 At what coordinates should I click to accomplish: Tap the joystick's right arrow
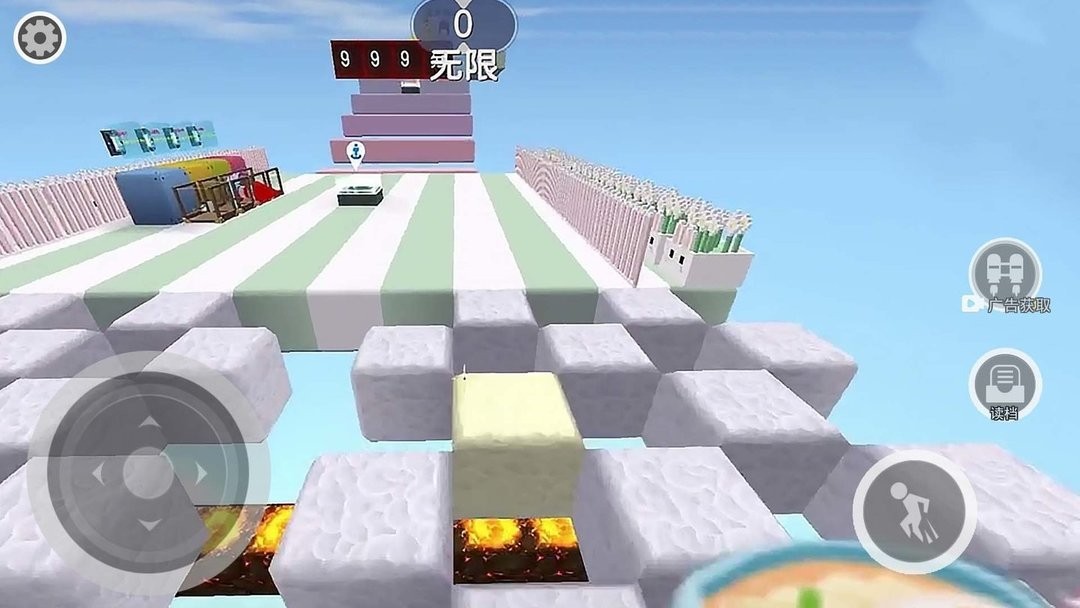tap(200, 473)
